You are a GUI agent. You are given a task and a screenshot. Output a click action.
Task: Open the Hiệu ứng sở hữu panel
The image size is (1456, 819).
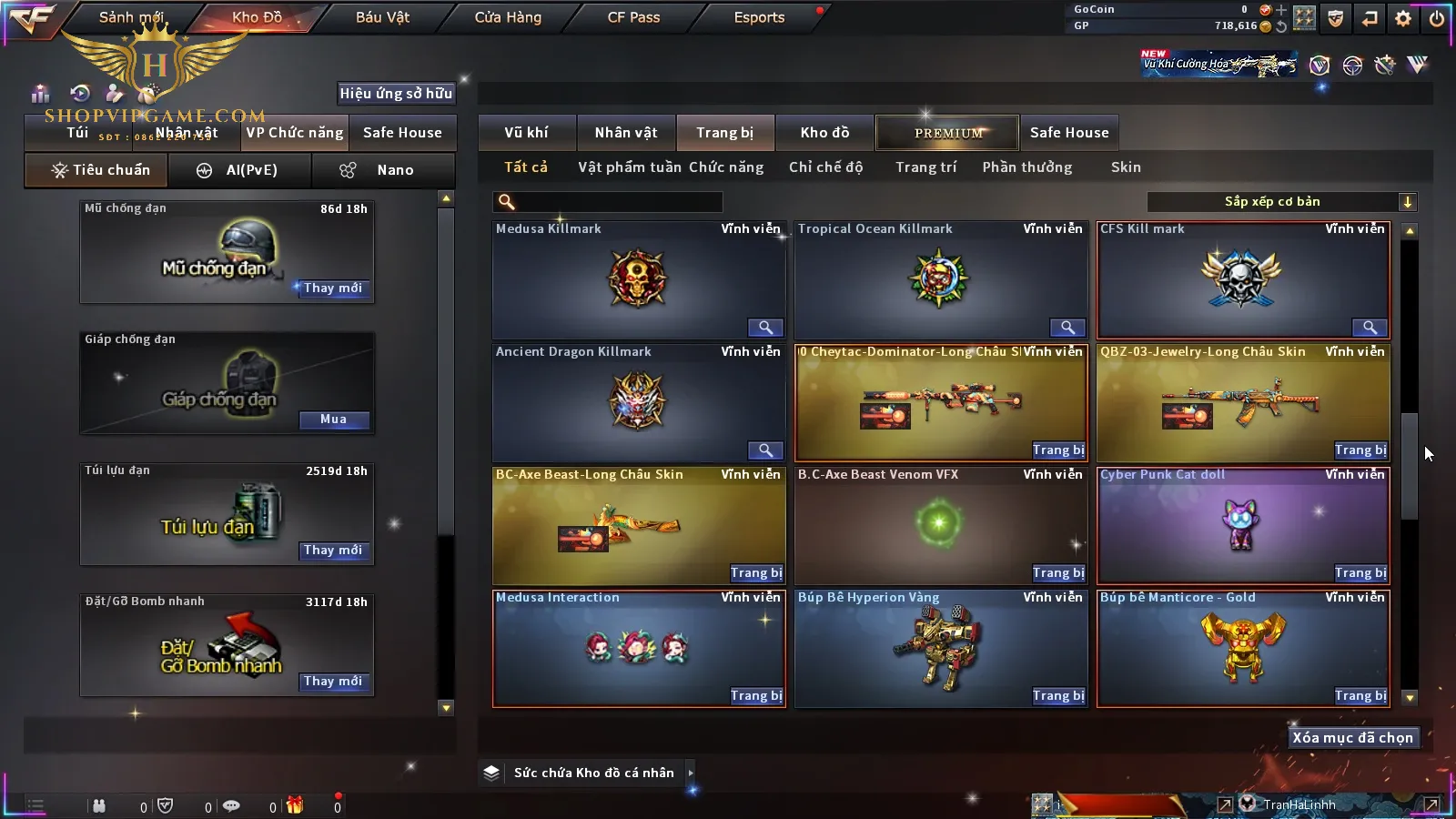[x=396, y=93]
